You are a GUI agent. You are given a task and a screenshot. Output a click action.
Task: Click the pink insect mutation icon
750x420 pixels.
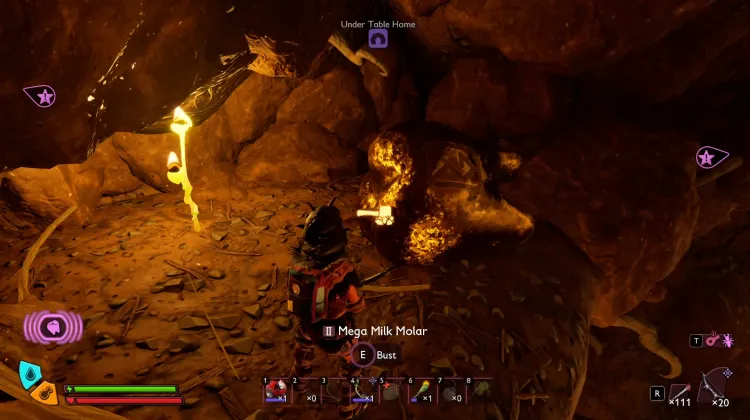(726, 340)
